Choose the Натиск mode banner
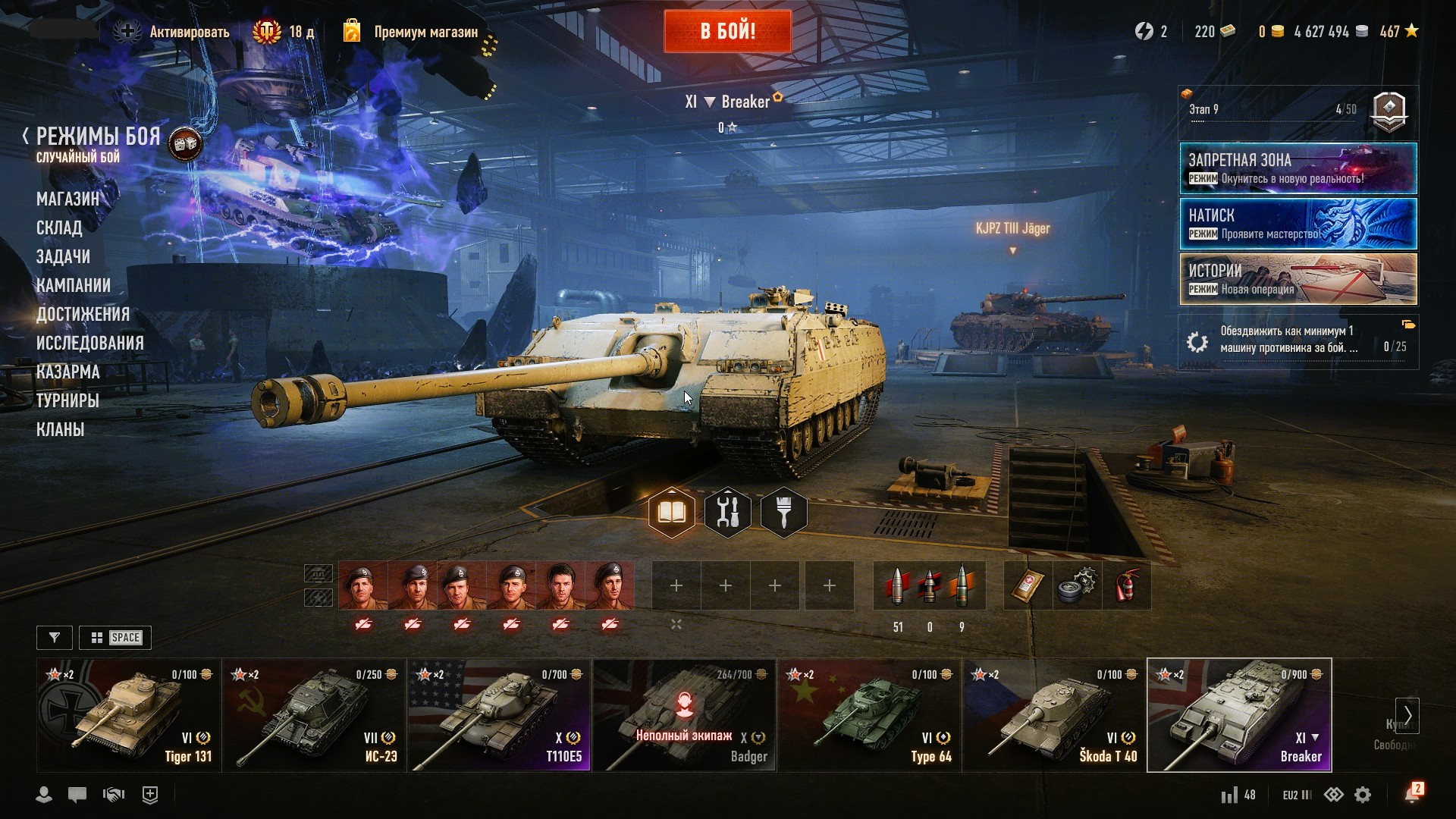1456x819 pixels. [1298, 224]
